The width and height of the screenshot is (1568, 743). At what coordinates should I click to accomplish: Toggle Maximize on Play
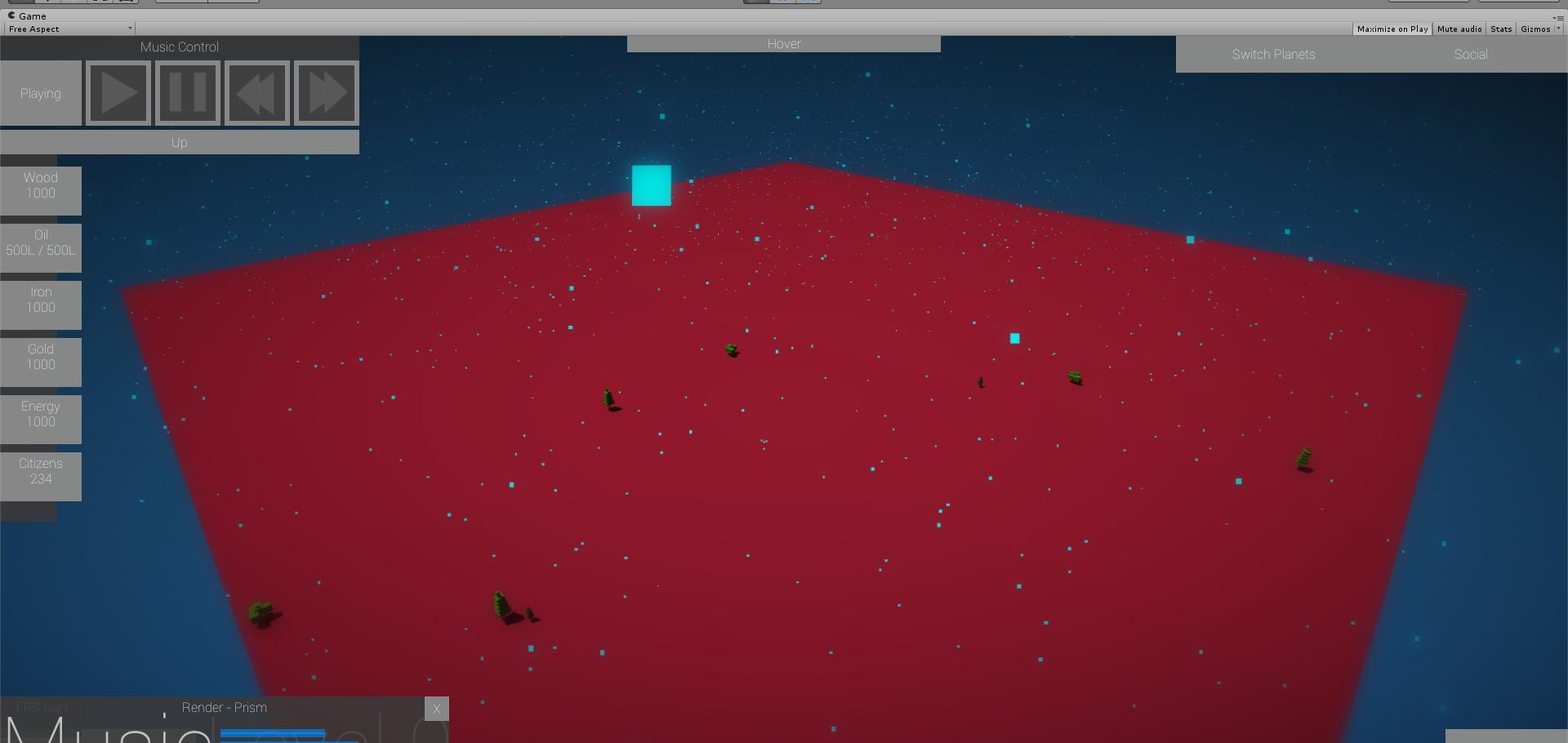click(1392, 29)
